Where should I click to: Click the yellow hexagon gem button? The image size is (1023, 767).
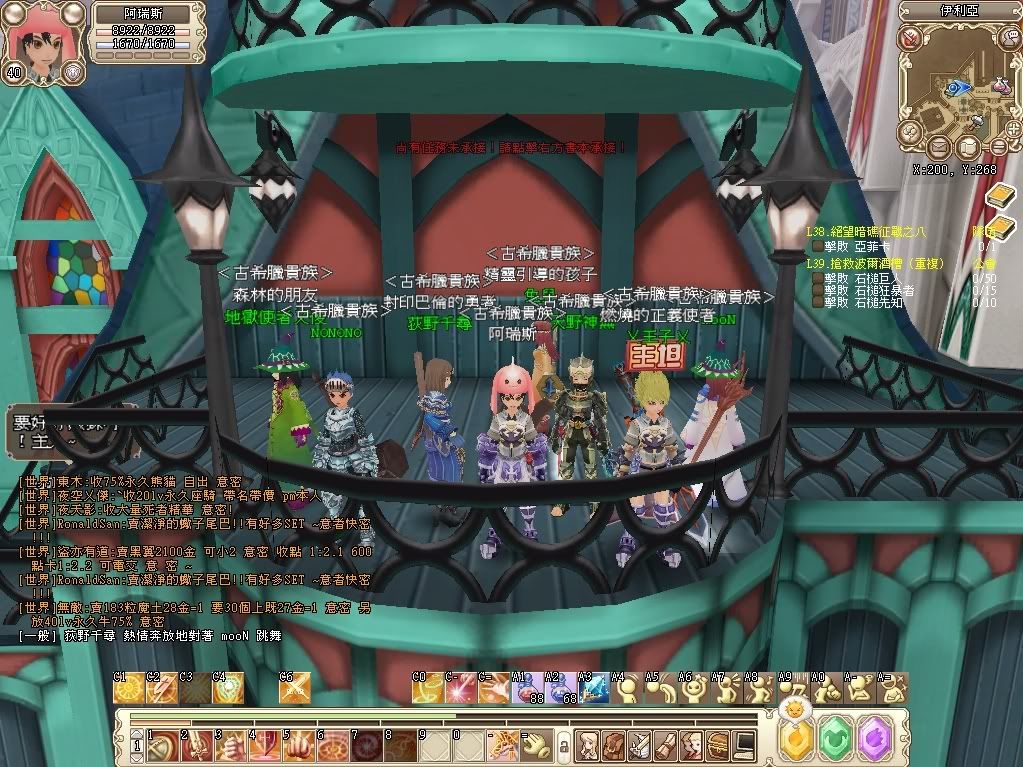[x=797, y=739]
